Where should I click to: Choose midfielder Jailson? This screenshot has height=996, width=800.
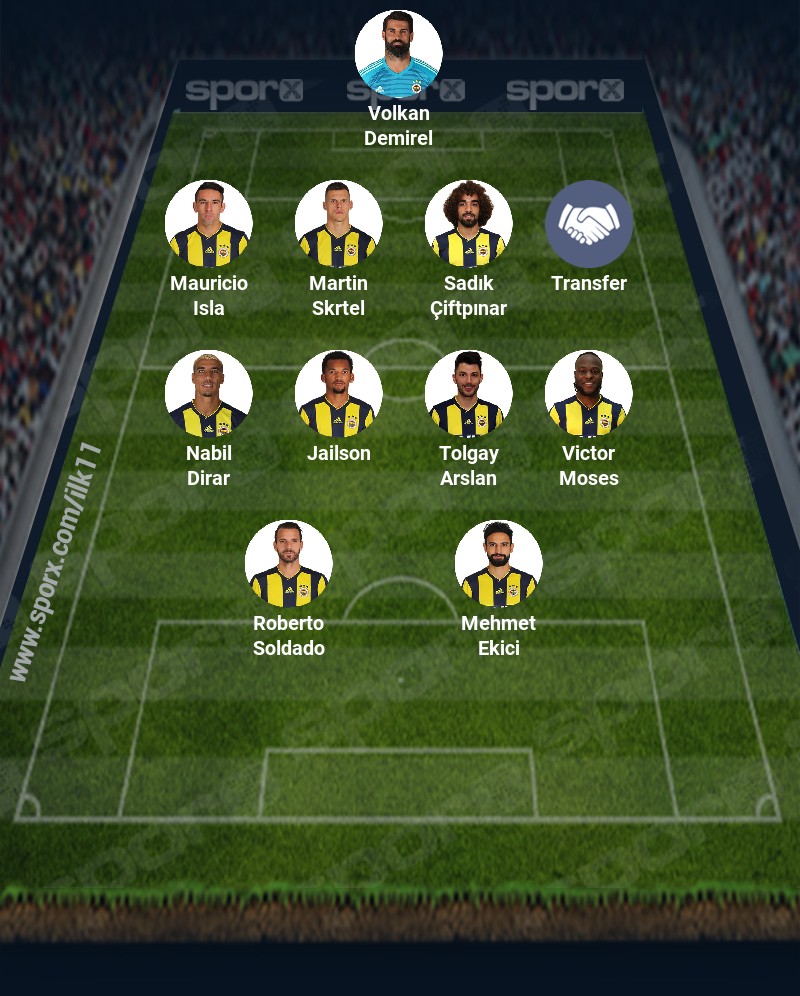(339, 394)
